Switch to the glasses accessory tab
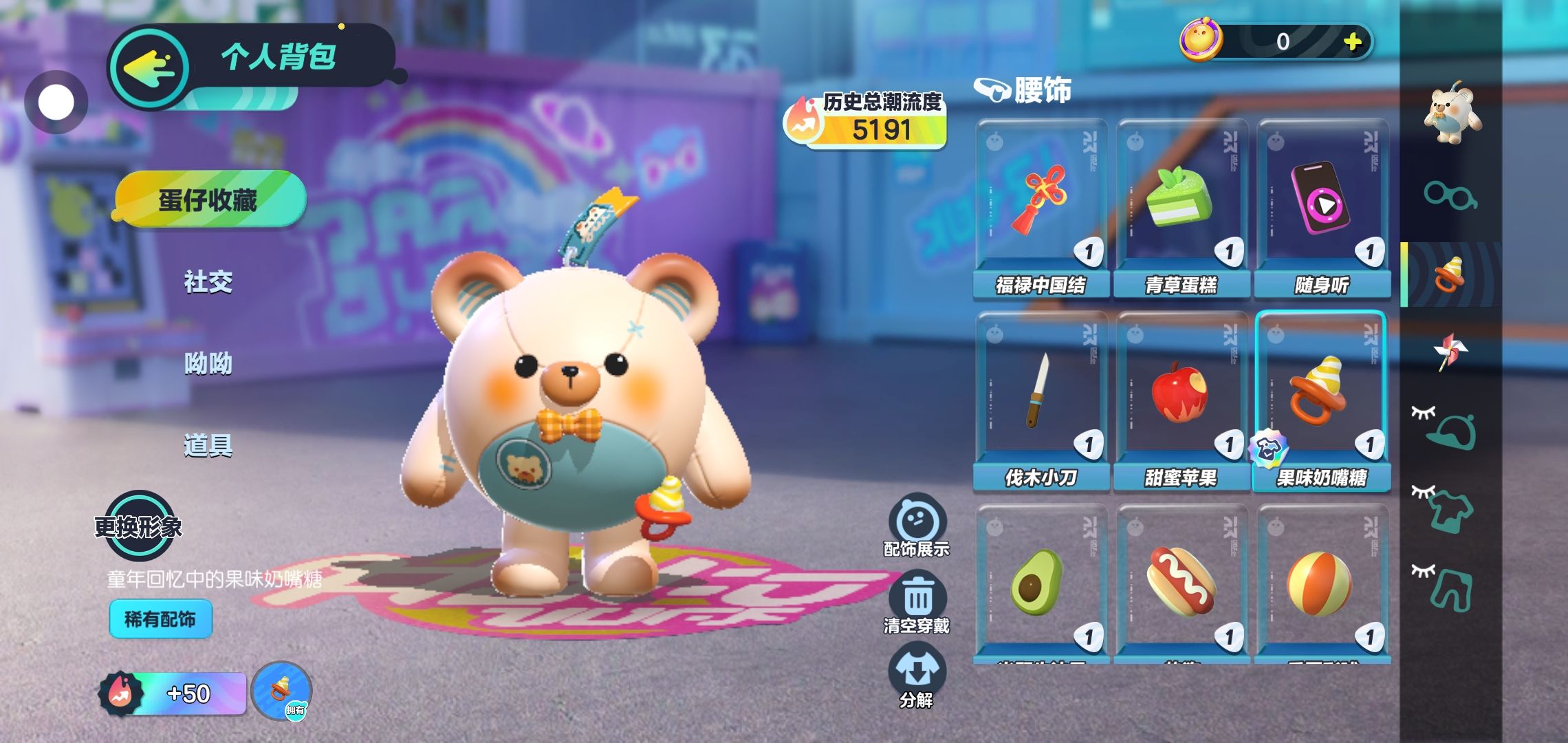1568x743 pixels. coord(1450,195)
